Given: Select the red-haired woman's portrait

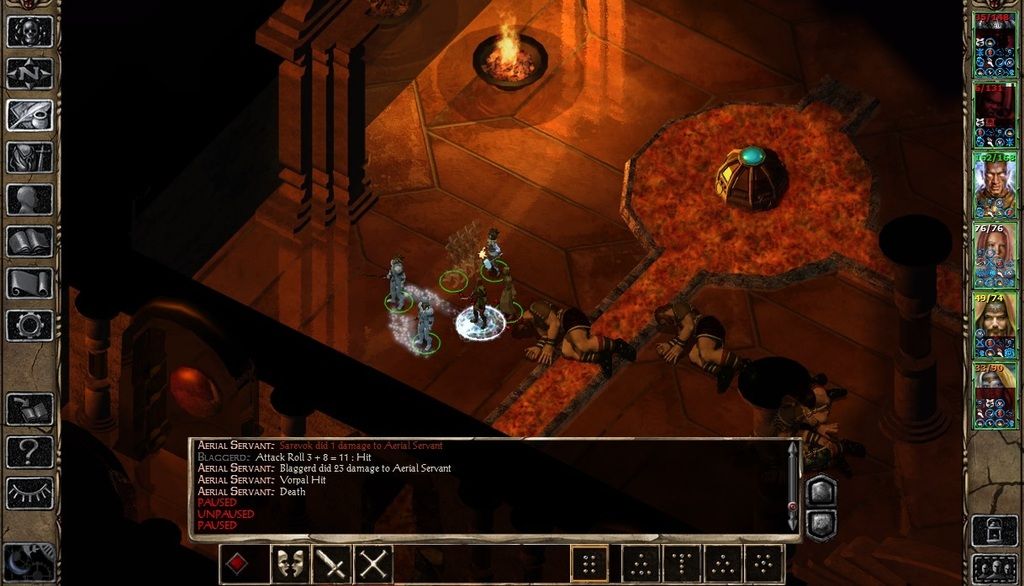Looking at the screenshot, I should (995, 255).
